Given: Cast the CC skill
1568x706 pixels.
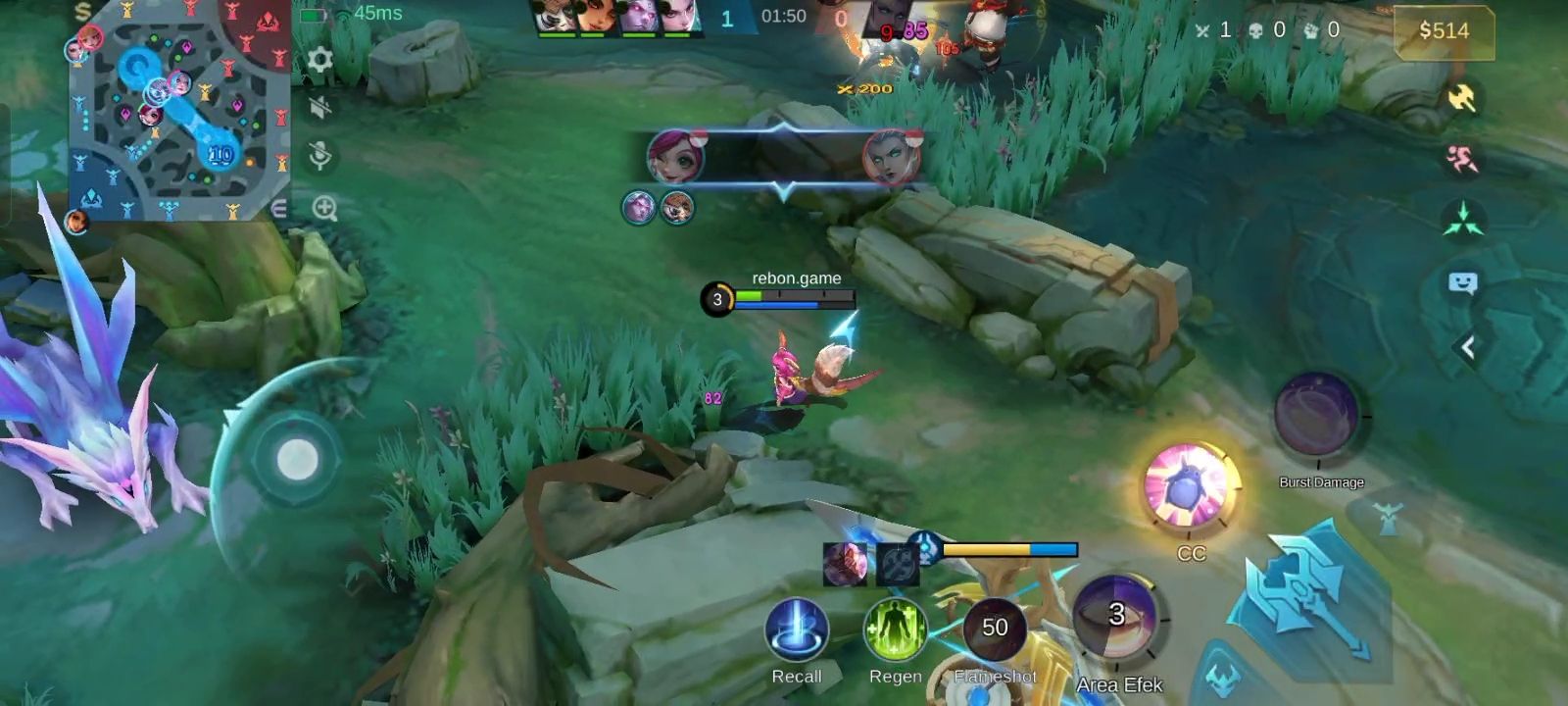Looking at the screenshot, I should tap(1190, 487).
